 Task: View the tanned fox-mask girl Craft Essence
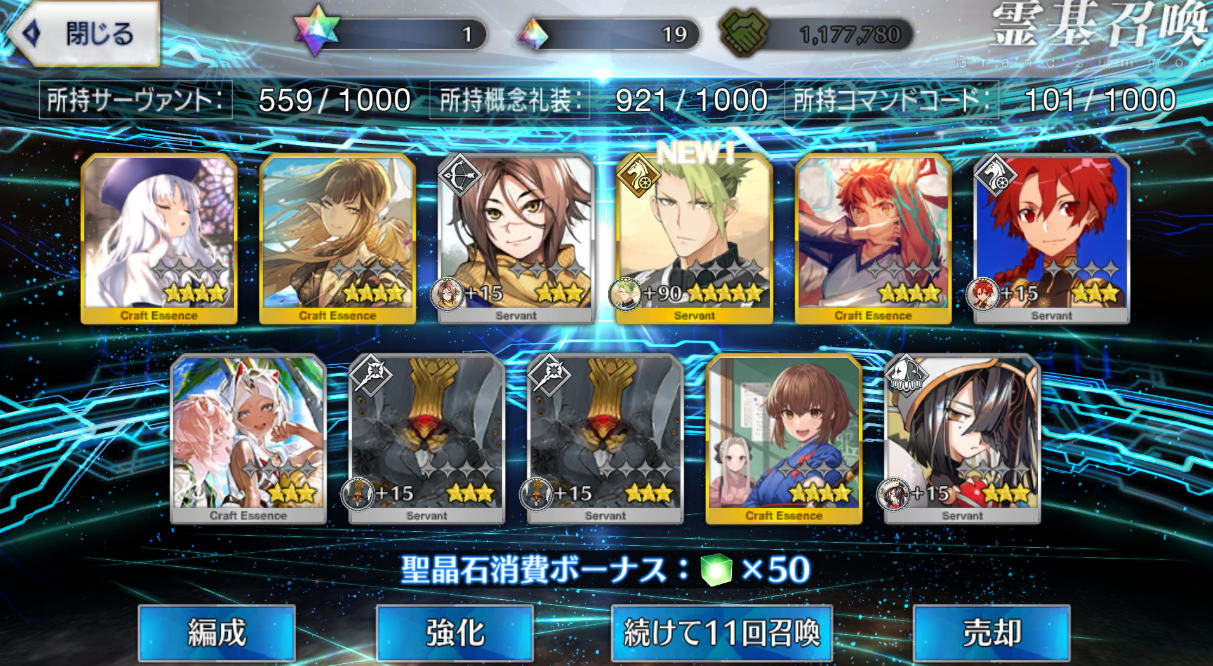pos(248,438)
